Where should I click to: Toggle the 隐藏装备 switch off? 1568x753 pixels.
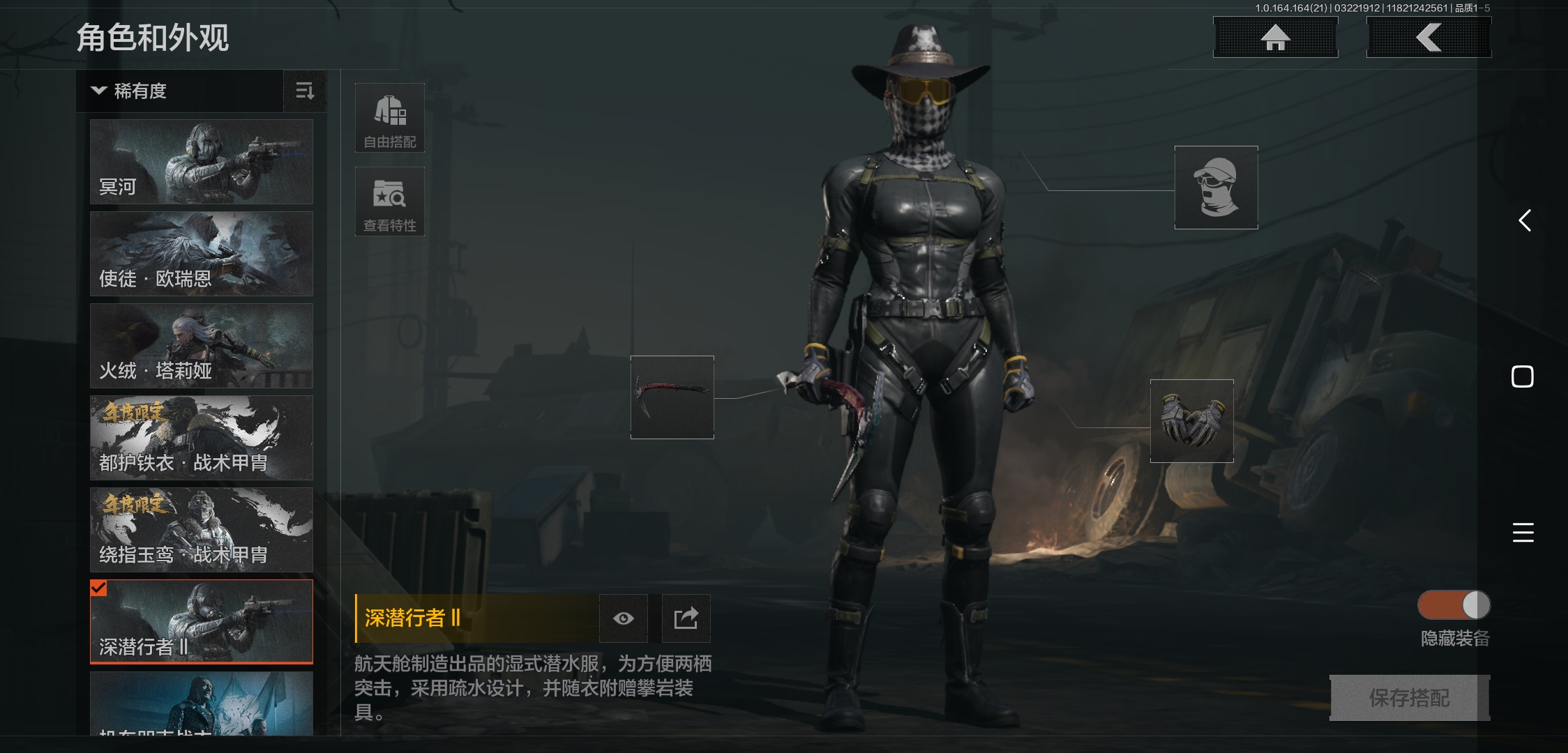click(x=1453, y=606)
